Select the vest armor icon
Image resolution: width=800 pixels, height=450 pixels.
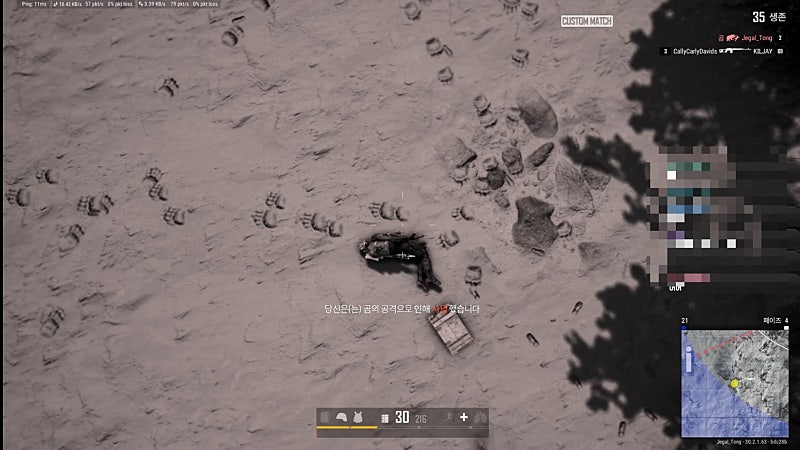[x=357, y=417]
